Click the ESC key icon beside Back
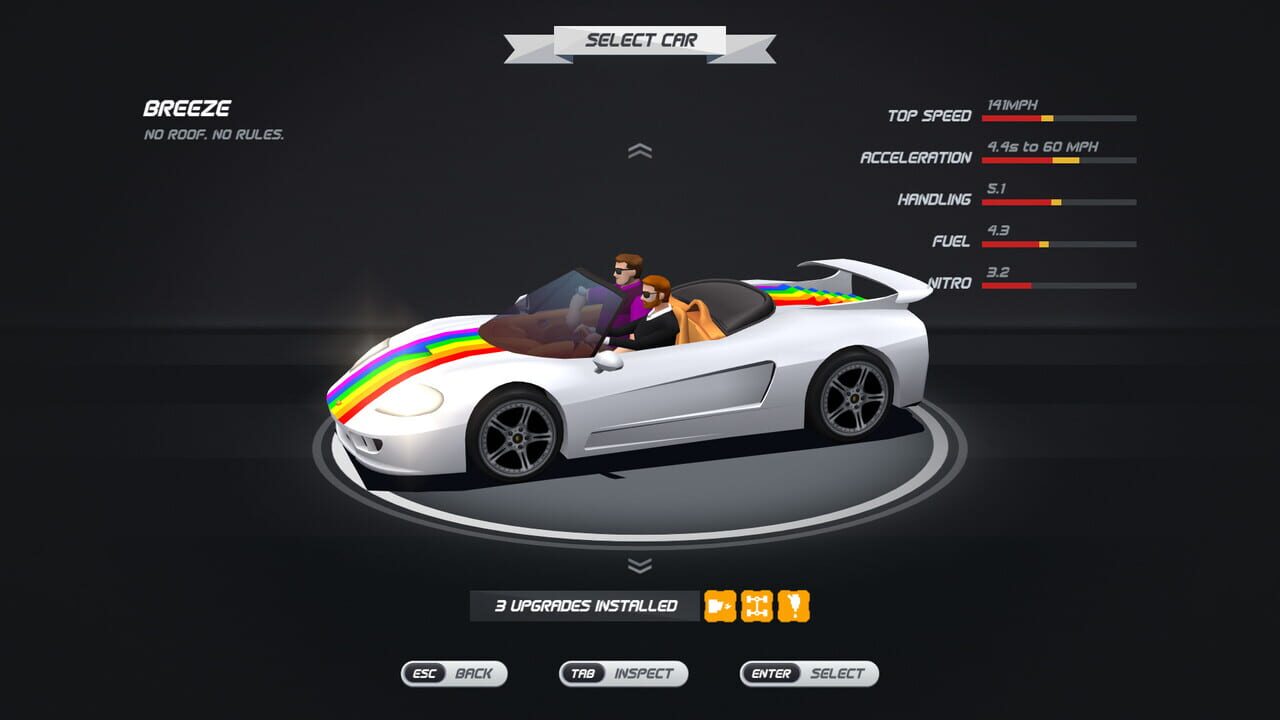Image resolution: width=1280 pixels, height=720 pixels. coord(422,674)
